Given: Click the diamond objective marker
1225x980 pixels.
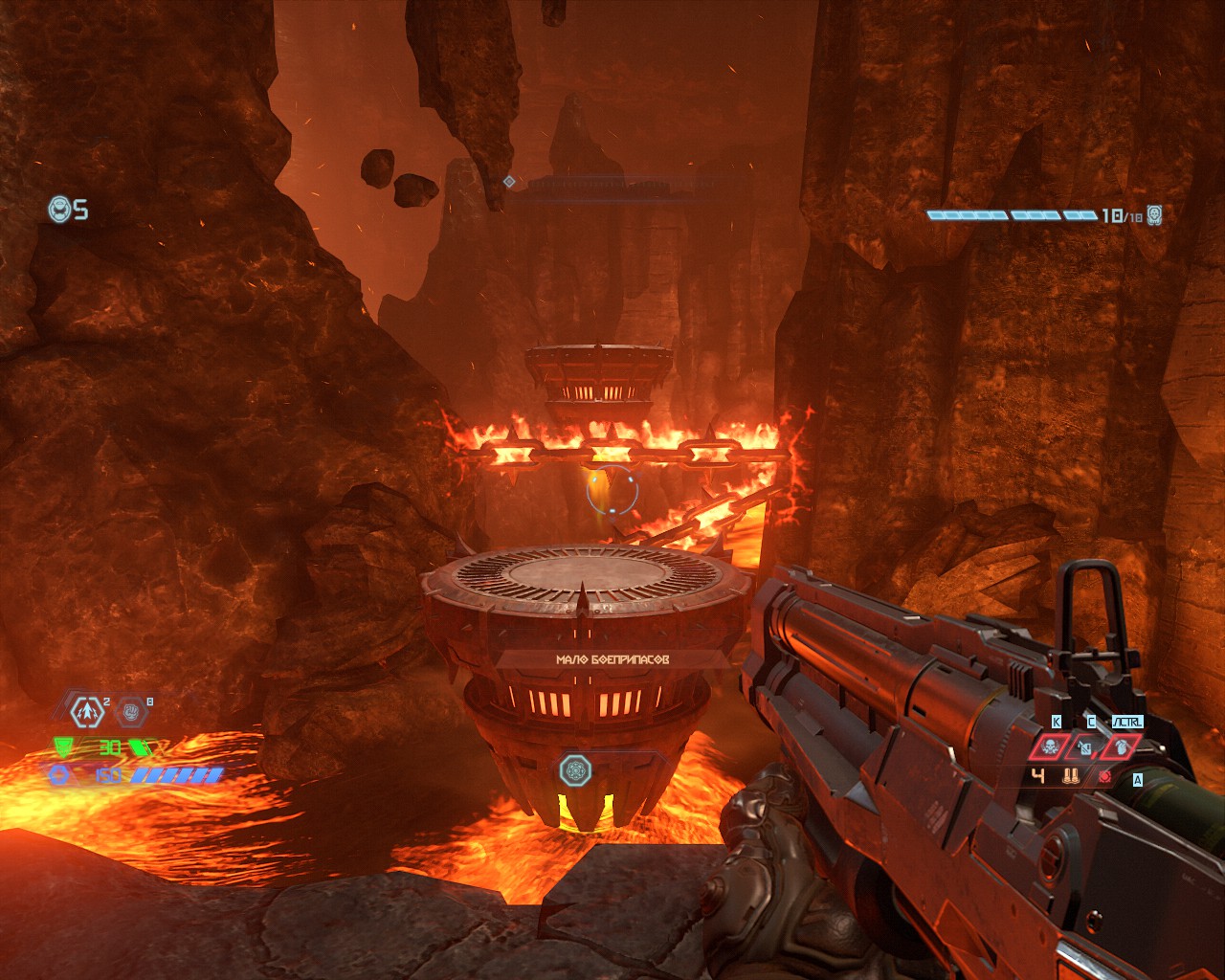Looking at the screenshot, I should point(509,181).
